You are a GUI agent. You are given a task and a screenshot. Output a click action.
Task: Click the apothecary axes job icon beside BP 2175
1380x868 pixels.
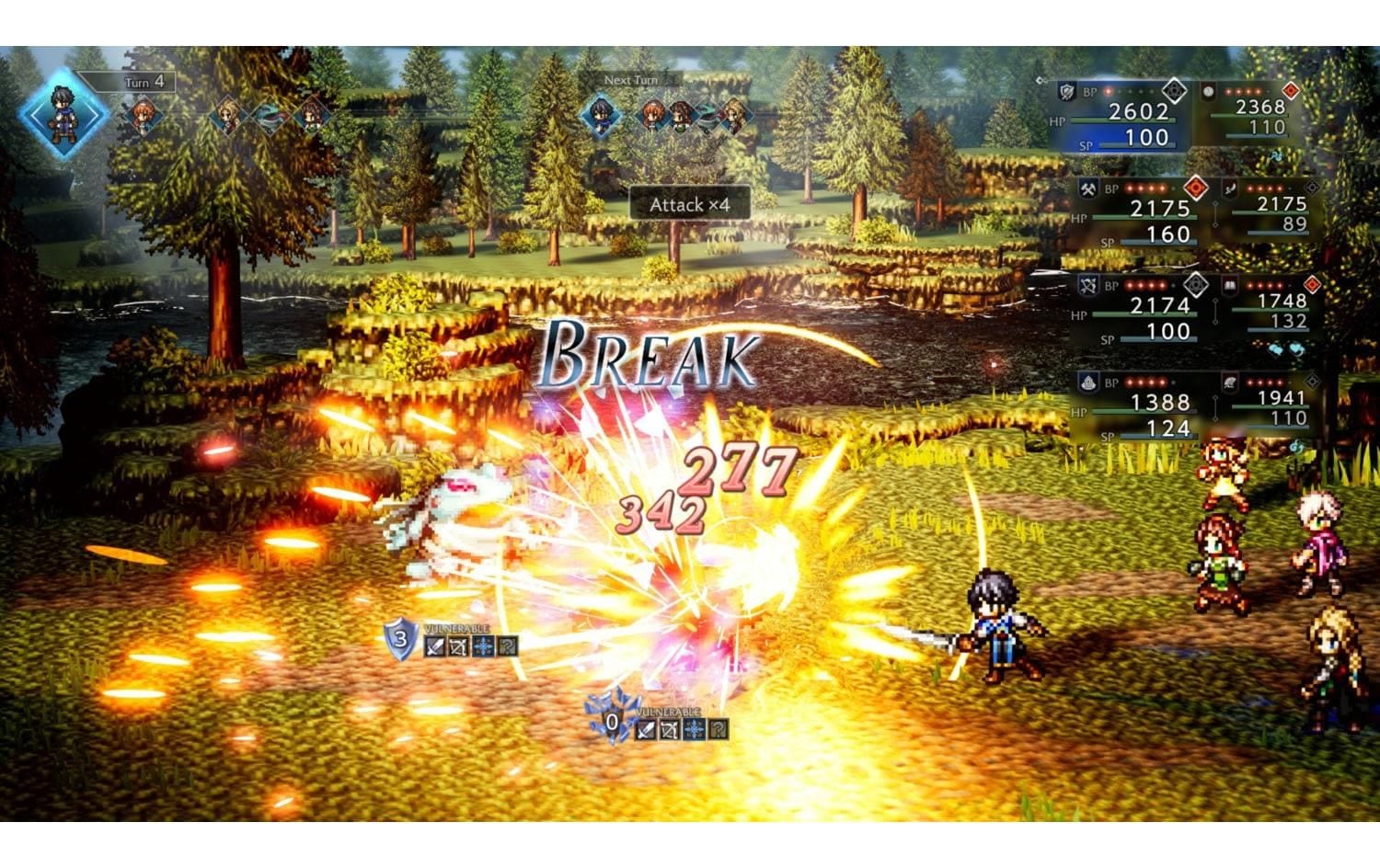[x=1087, y=188]
